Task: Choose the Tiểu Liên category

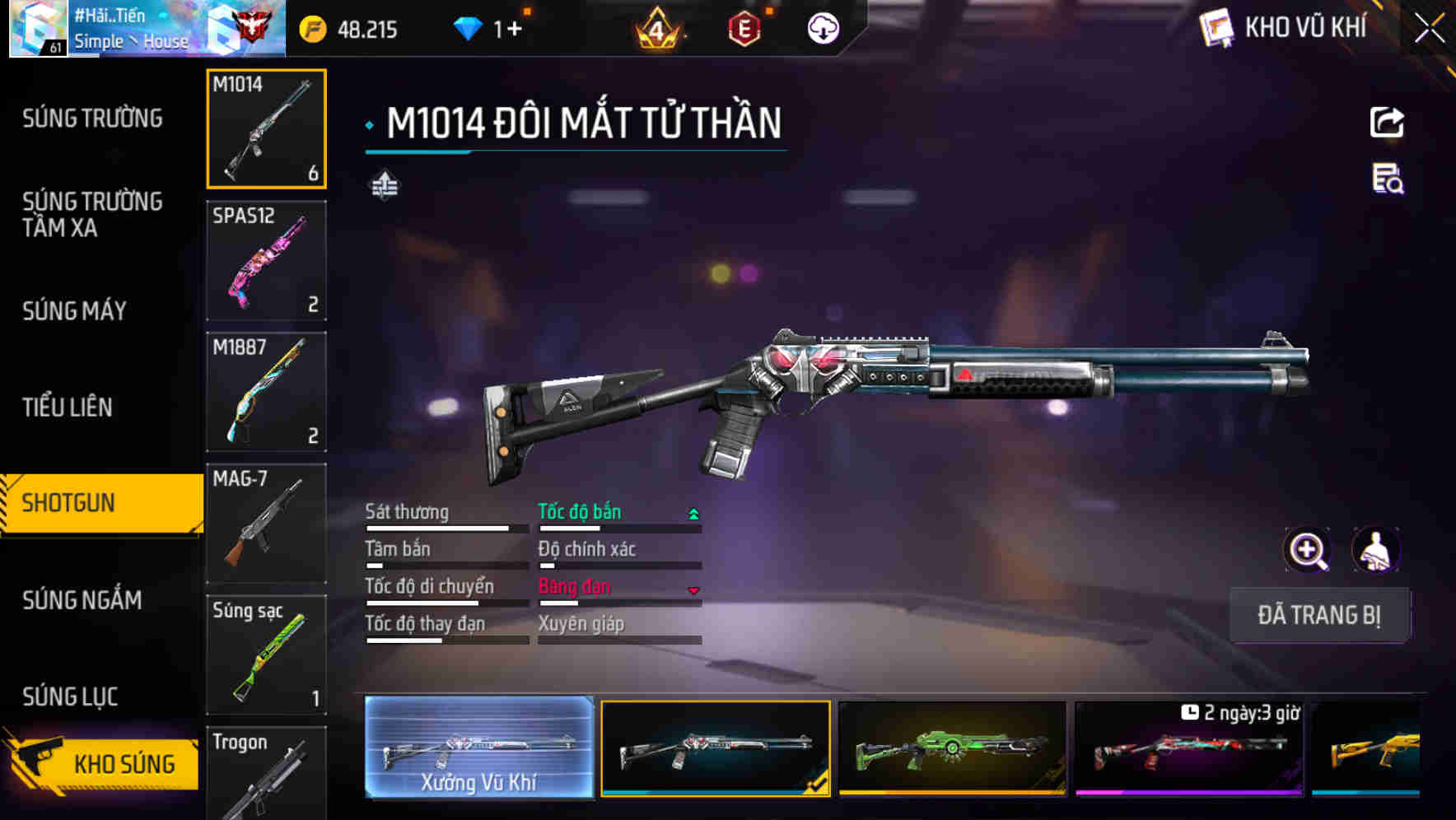Action: point(68,407)
